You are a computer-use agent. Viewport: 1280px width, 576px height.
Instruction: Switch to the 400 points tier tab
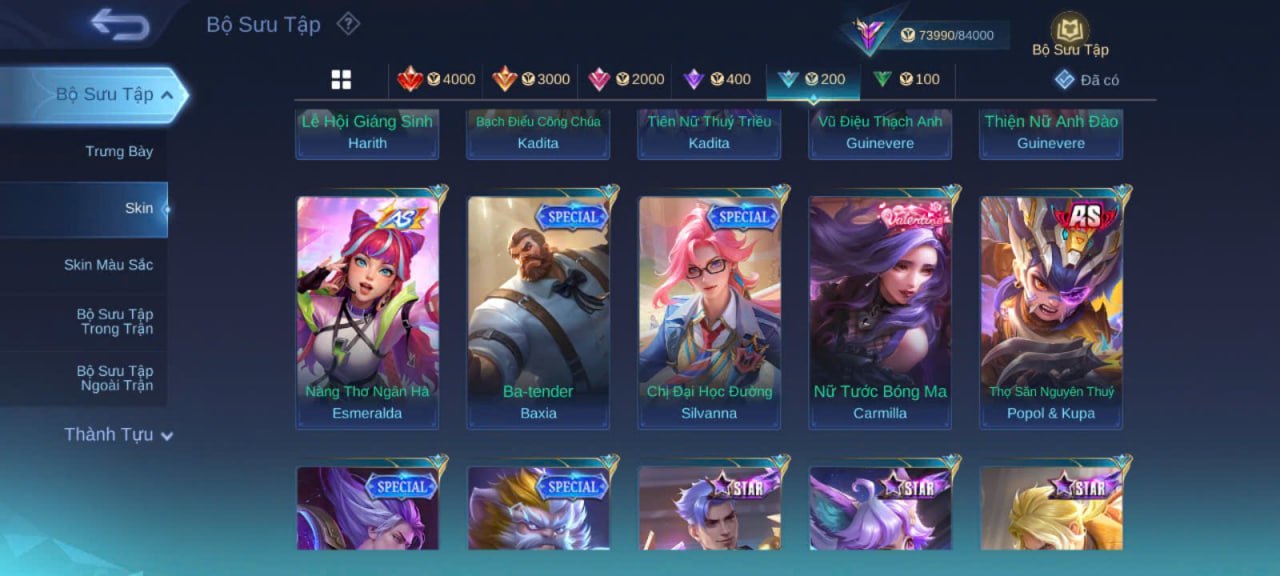pos(717,80)
